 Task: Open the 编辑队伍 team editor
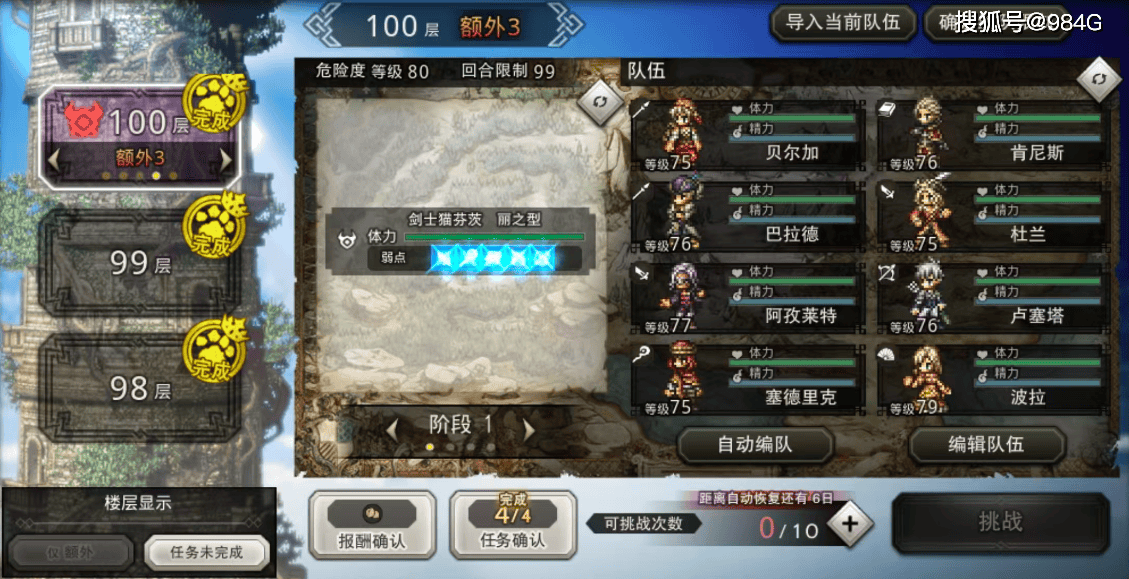pos(985,445)
